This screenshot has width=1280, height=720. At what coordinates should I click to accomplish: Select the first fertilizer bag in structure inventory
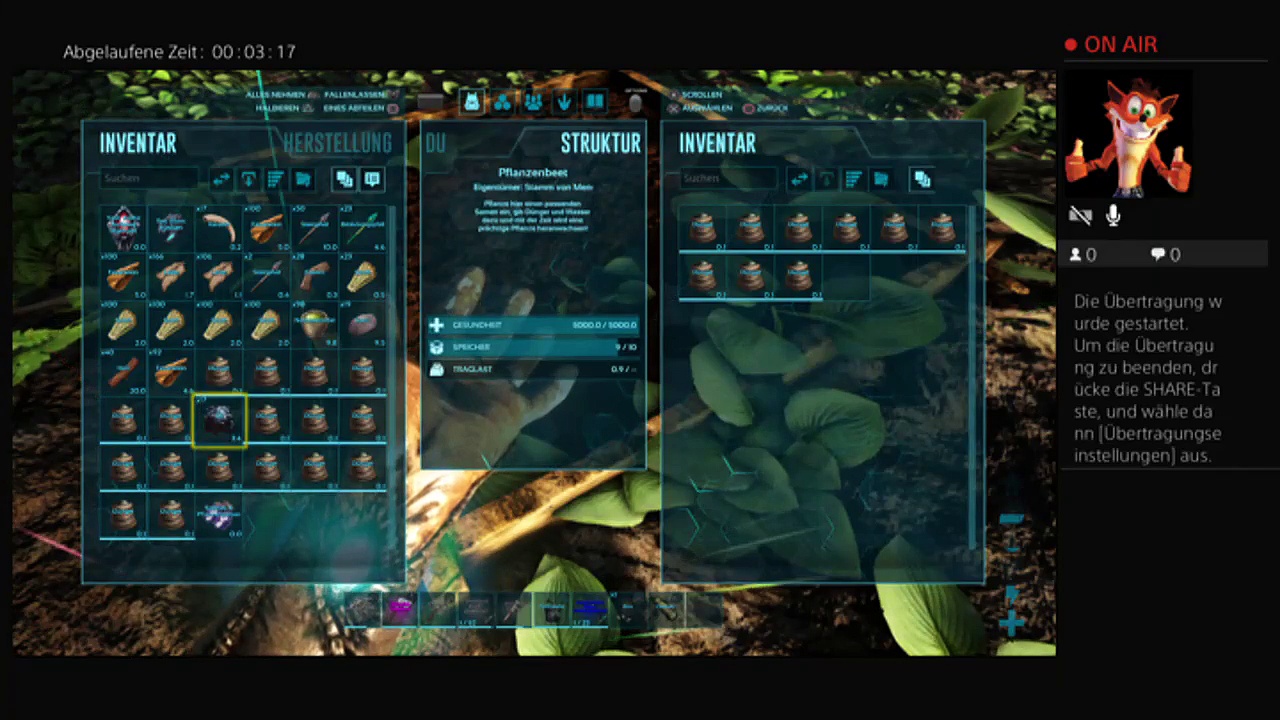click(x=701, y=228)
